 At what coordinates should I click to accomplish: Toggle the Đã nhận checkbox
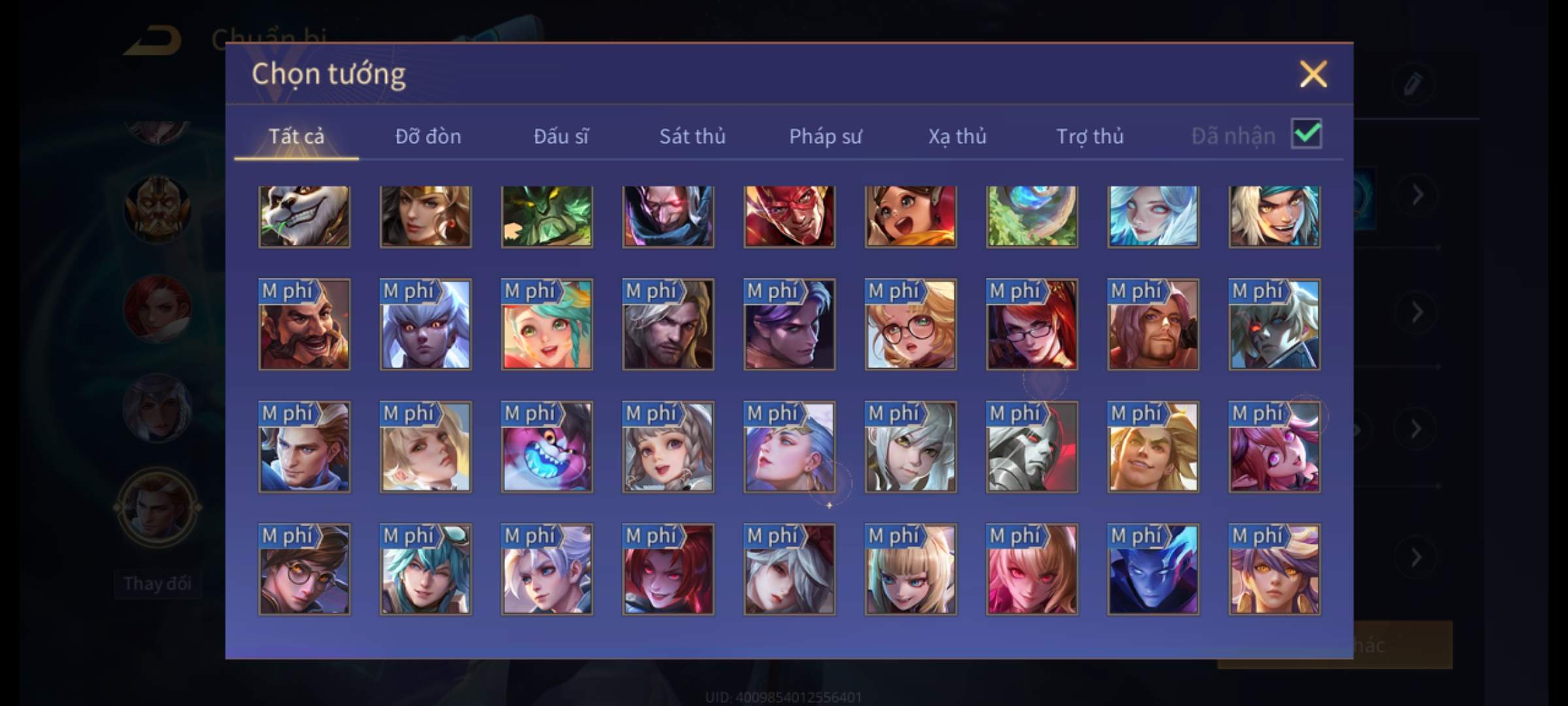pos(1306,134)
